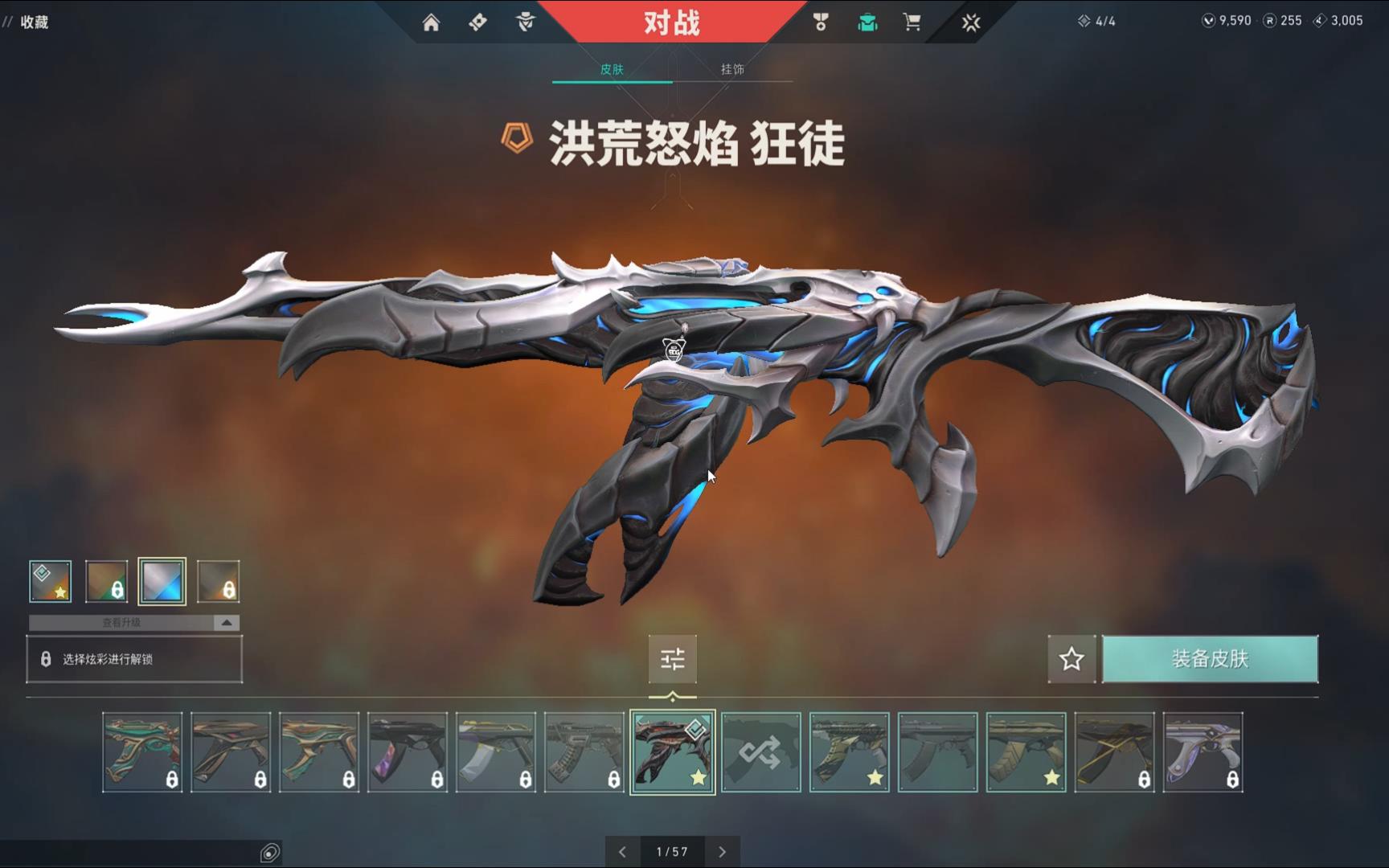Choose the default chroma with gold star
1389x868 pixels.
(x=51, y=581)
